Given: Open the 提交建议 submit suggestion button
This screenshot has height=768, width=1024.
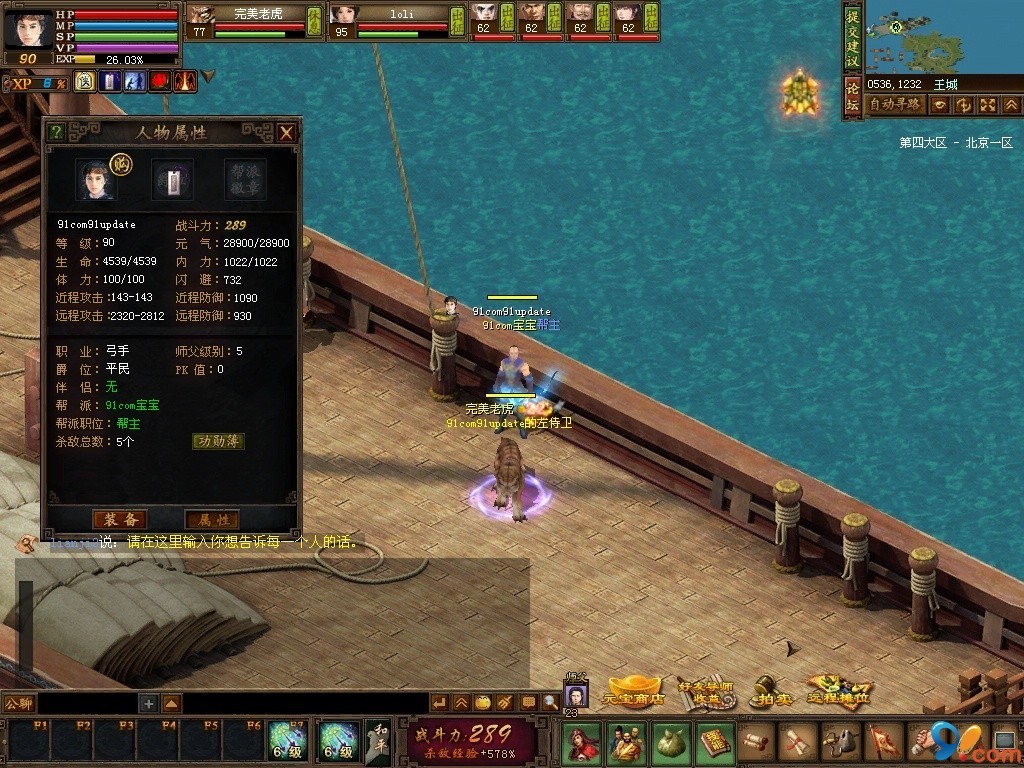Looking at the screenshot, I should point(852,36).
